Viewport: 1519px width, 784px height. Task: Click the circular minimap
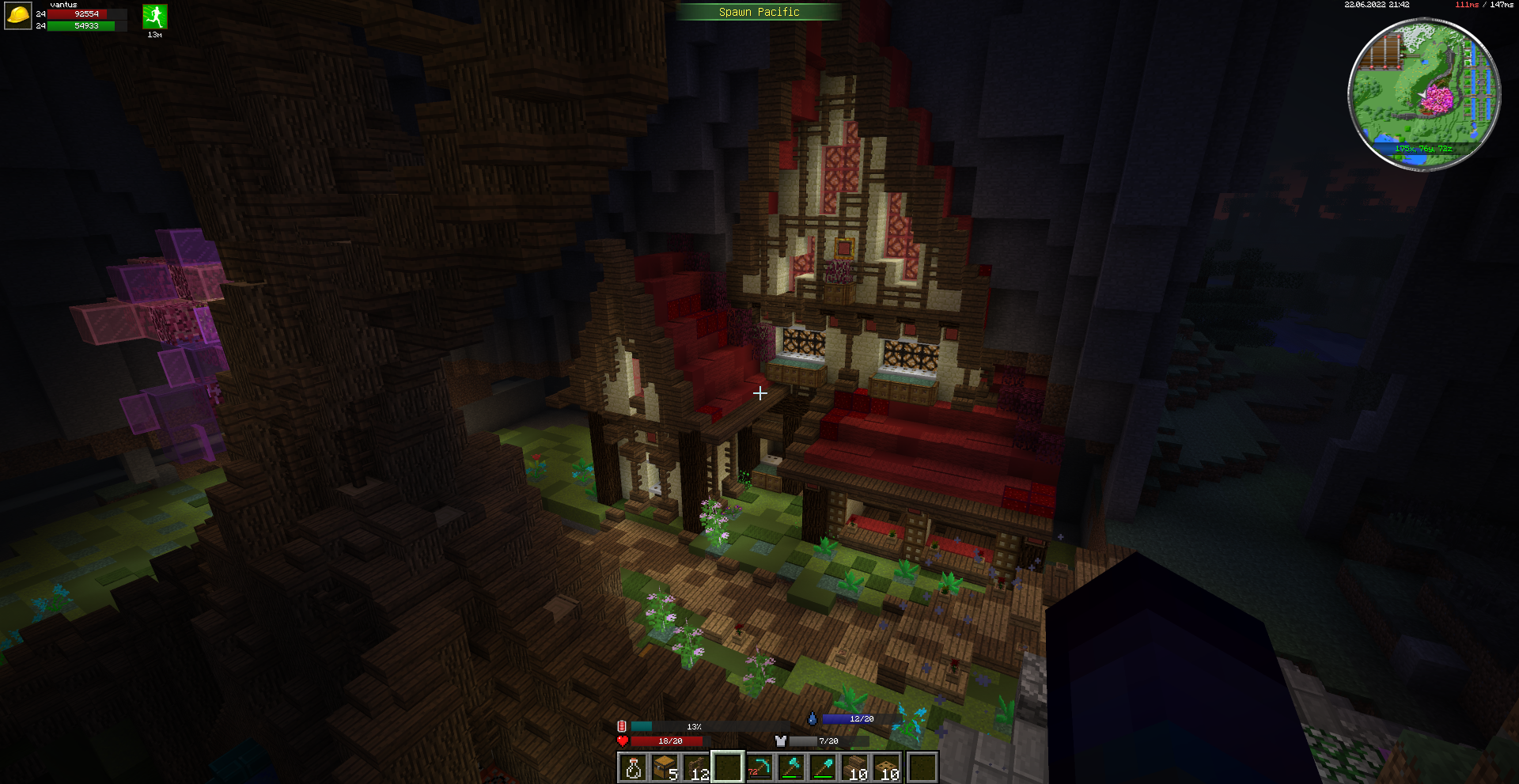tap(1423, 94)
